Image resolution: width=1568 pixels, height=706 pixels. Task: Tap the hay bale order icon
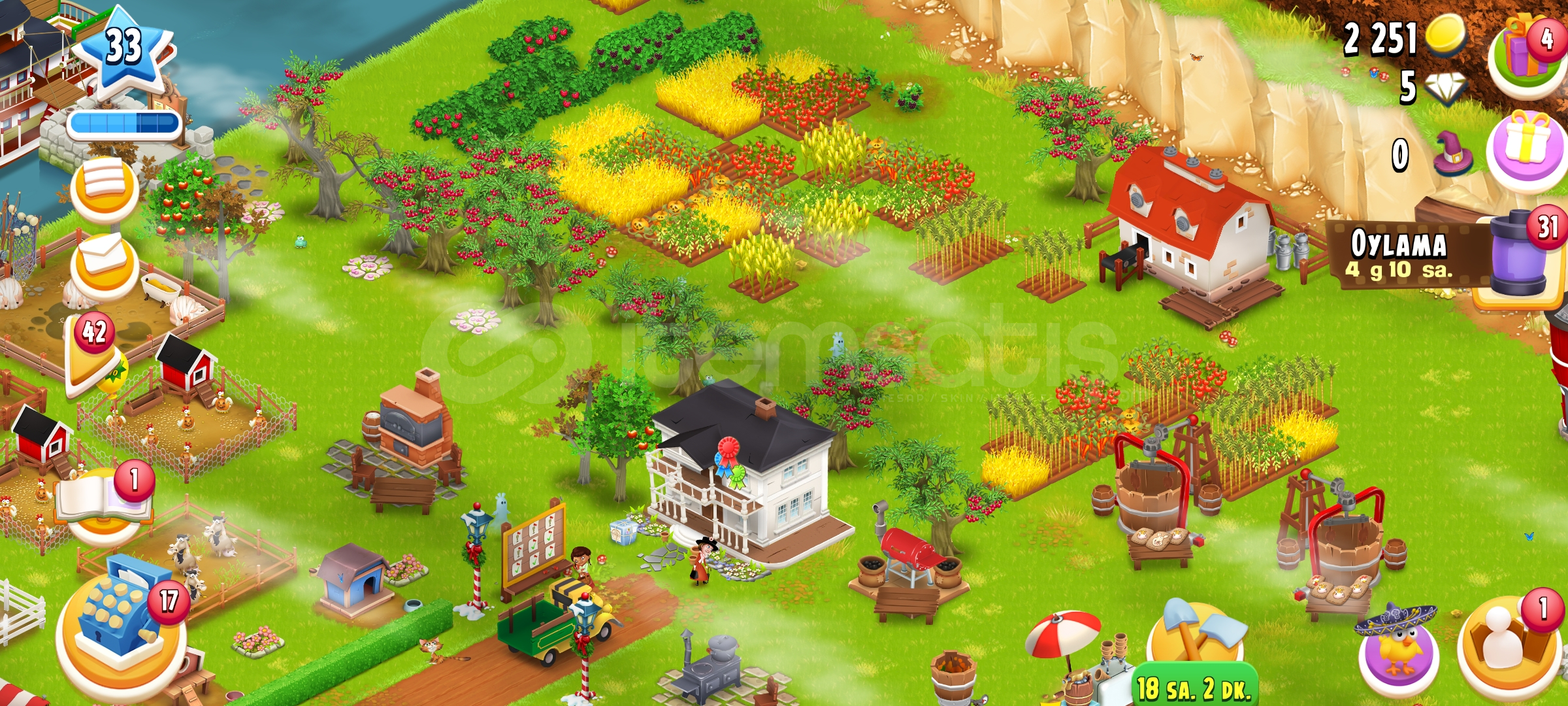(x=105, y=186)
